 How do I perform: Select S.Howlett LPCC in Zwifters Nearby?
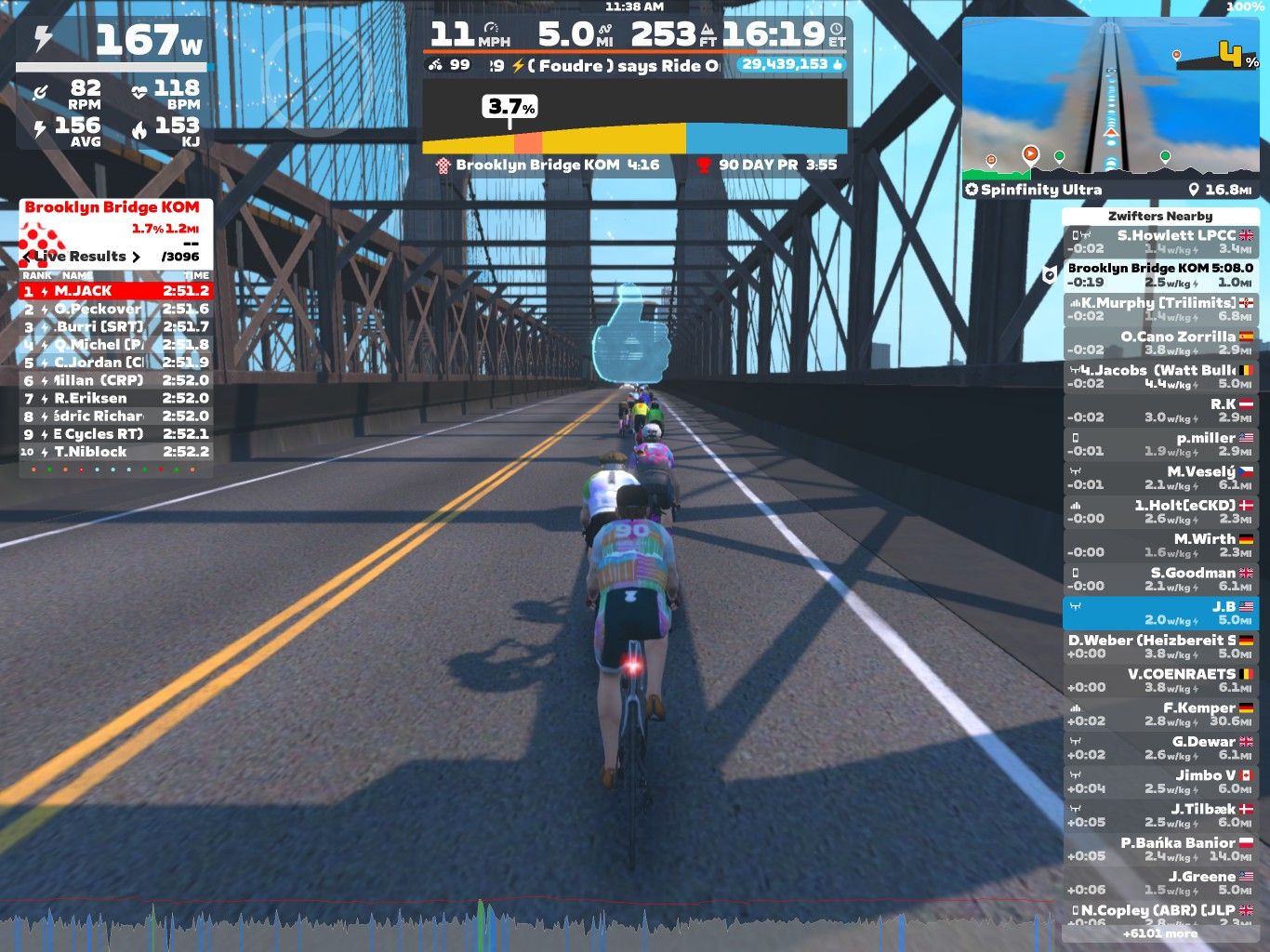[1160, 242]
